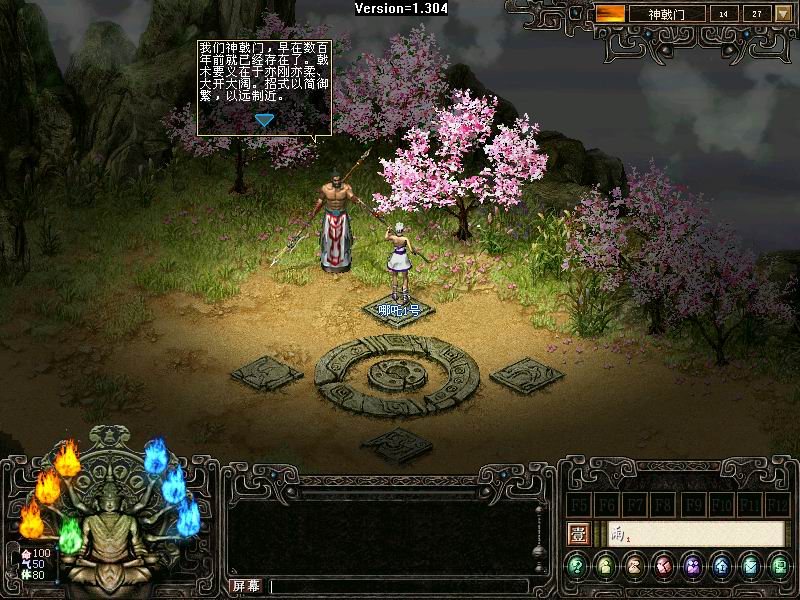Image resolution: width=800 pixels, height=600 pixels.
Task: Open the red round skills icon
Action: [x=664, y=567]
